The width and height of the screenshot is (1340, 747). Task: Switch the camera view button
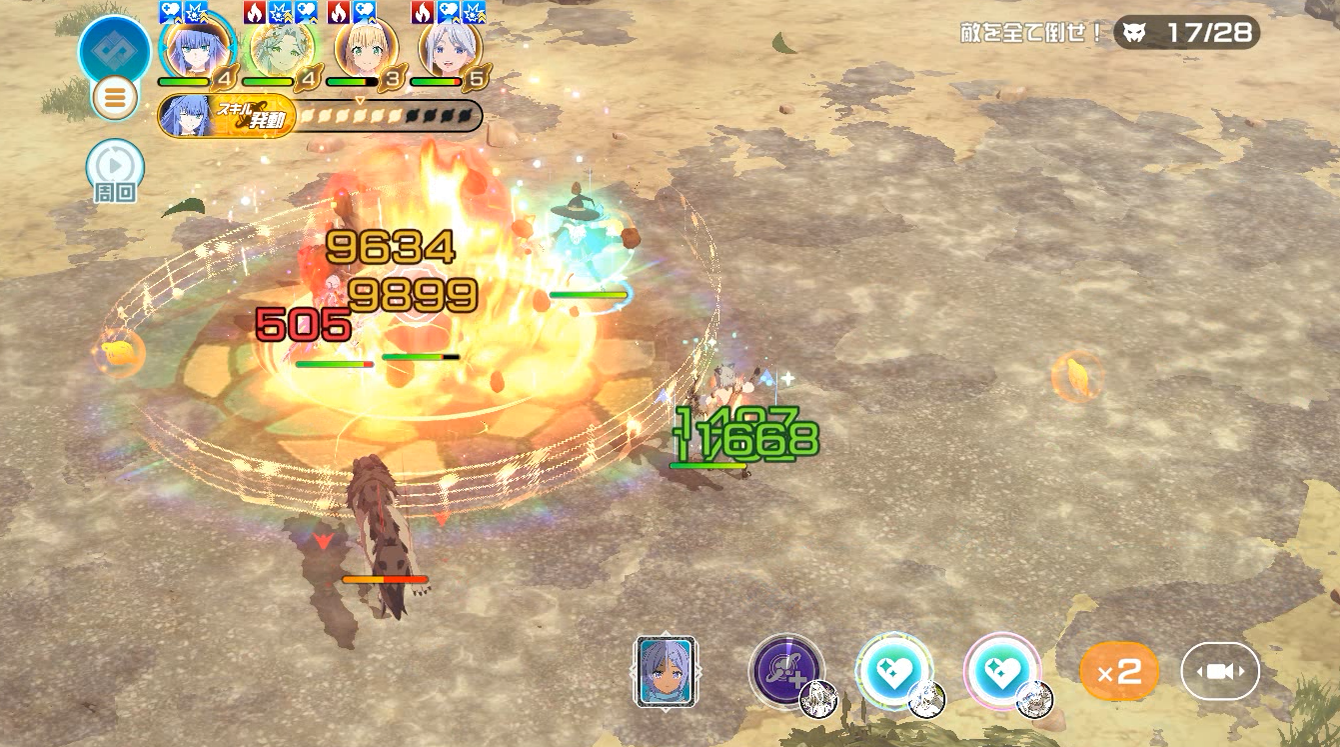point(1220,671)
